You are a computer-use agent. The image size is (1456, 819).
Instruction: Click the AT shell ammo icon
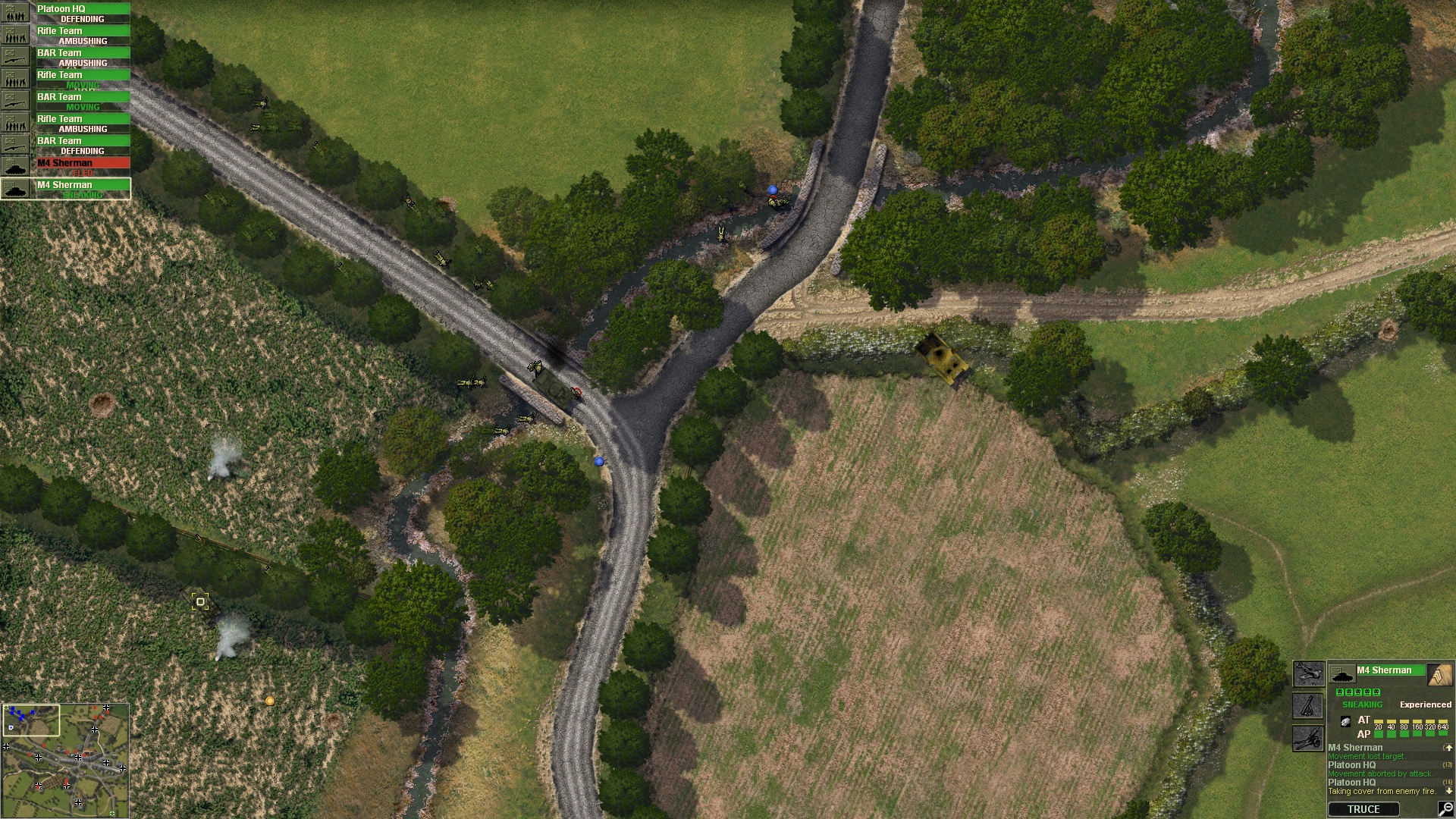tap(1345, 722)
